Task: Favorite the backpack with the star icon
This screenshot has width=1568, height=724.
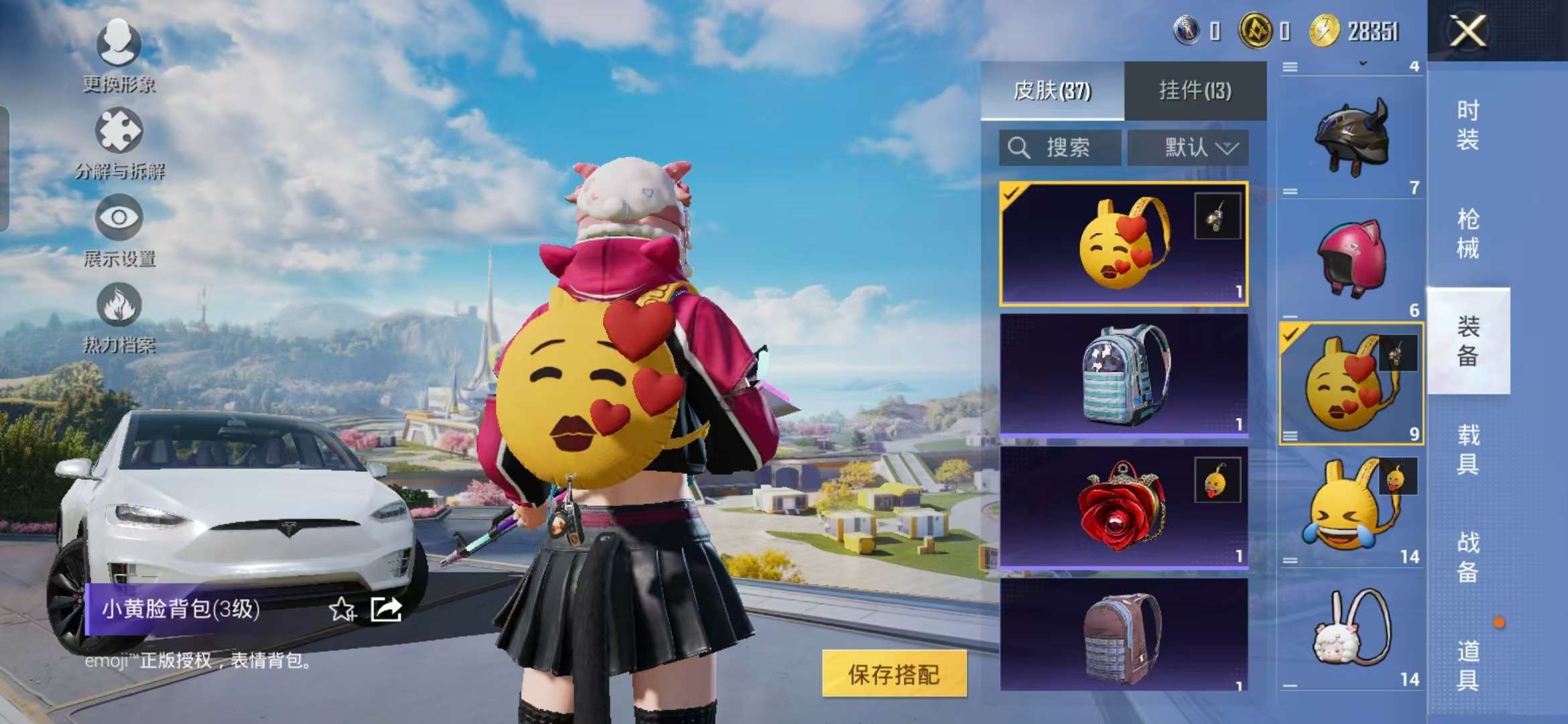Action: pos(342,609)
